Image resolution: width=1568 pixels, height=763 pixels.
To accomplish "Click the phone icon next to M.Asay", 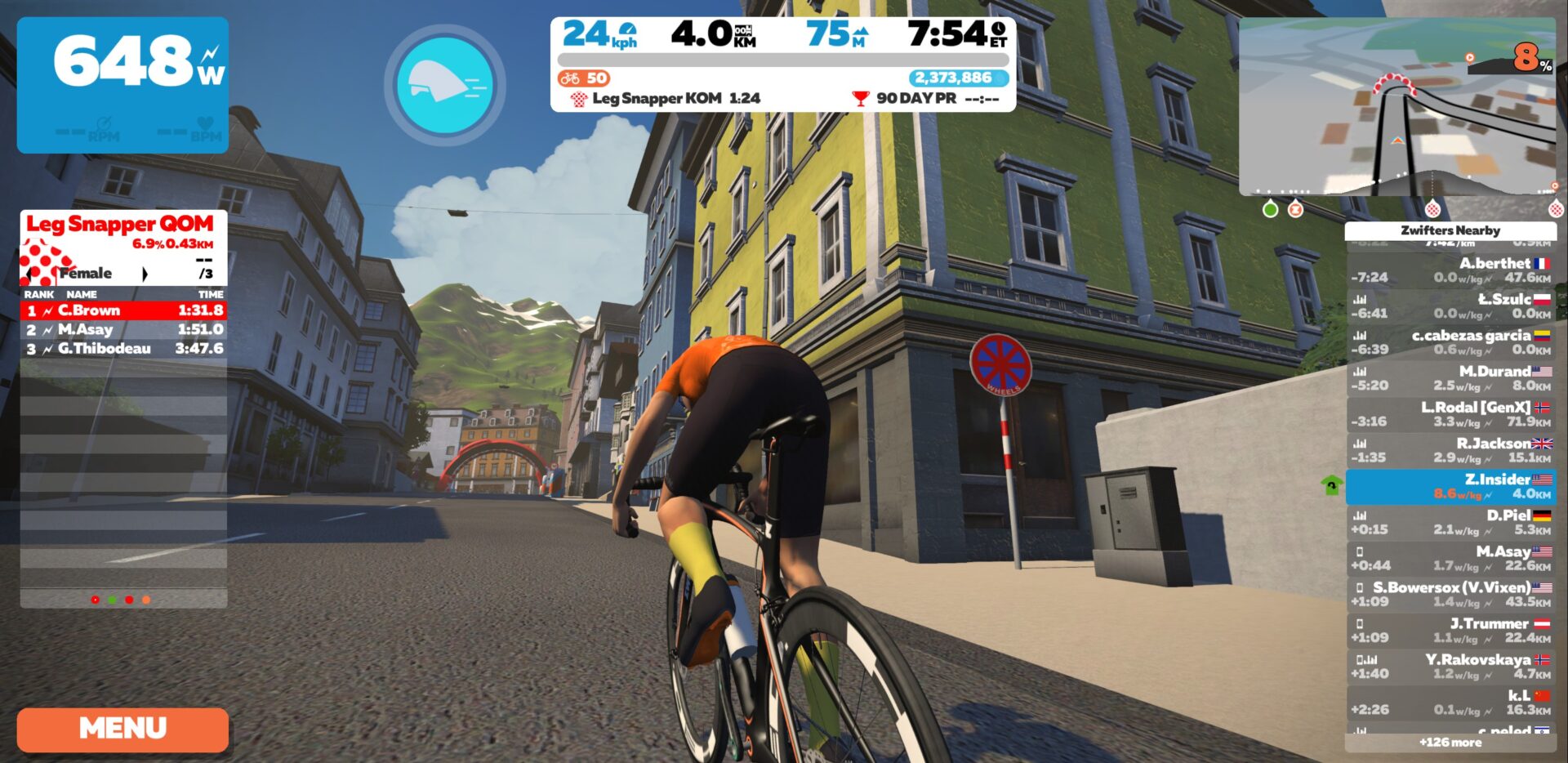I will click(x=1360, y=553).
